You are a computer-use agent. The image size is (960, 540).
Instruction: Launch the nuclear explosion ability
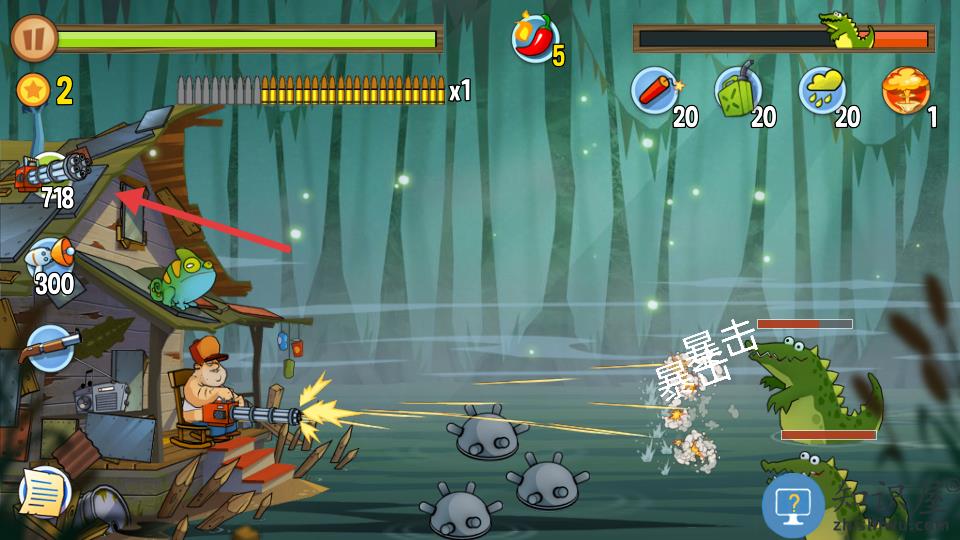pos(905,91)
